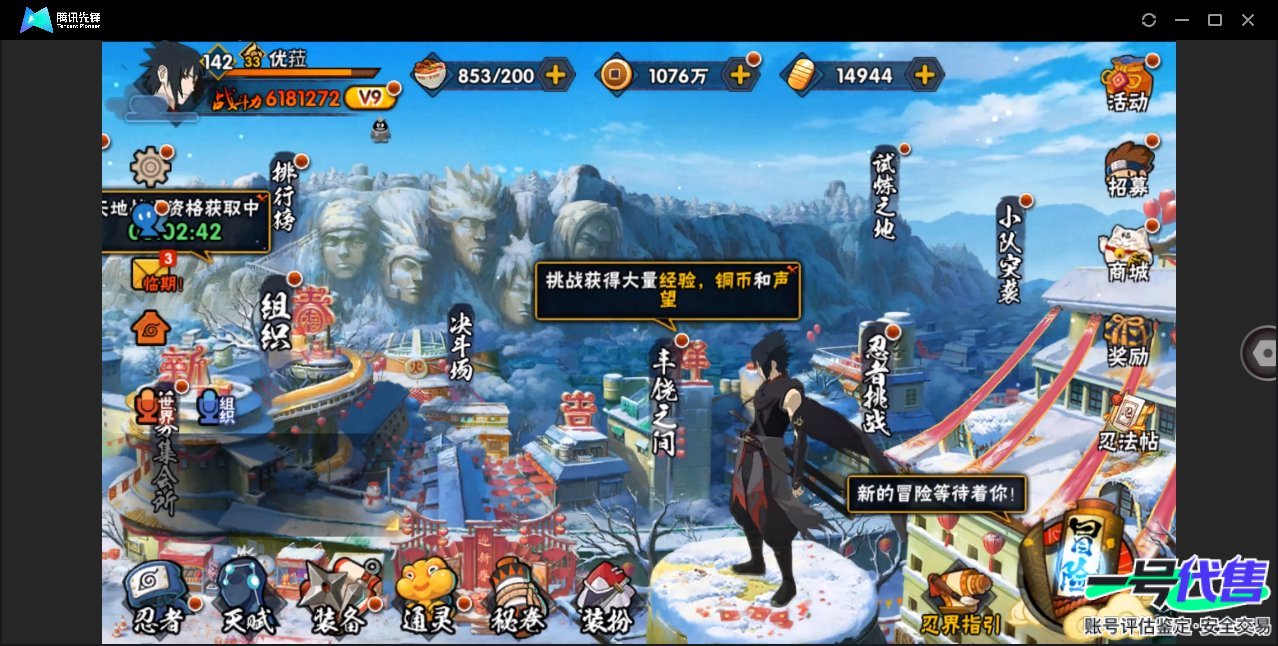Open the 秘卷 secret scroll menu
Viewport: 1278px width, 646px height.
coord(518,597)
